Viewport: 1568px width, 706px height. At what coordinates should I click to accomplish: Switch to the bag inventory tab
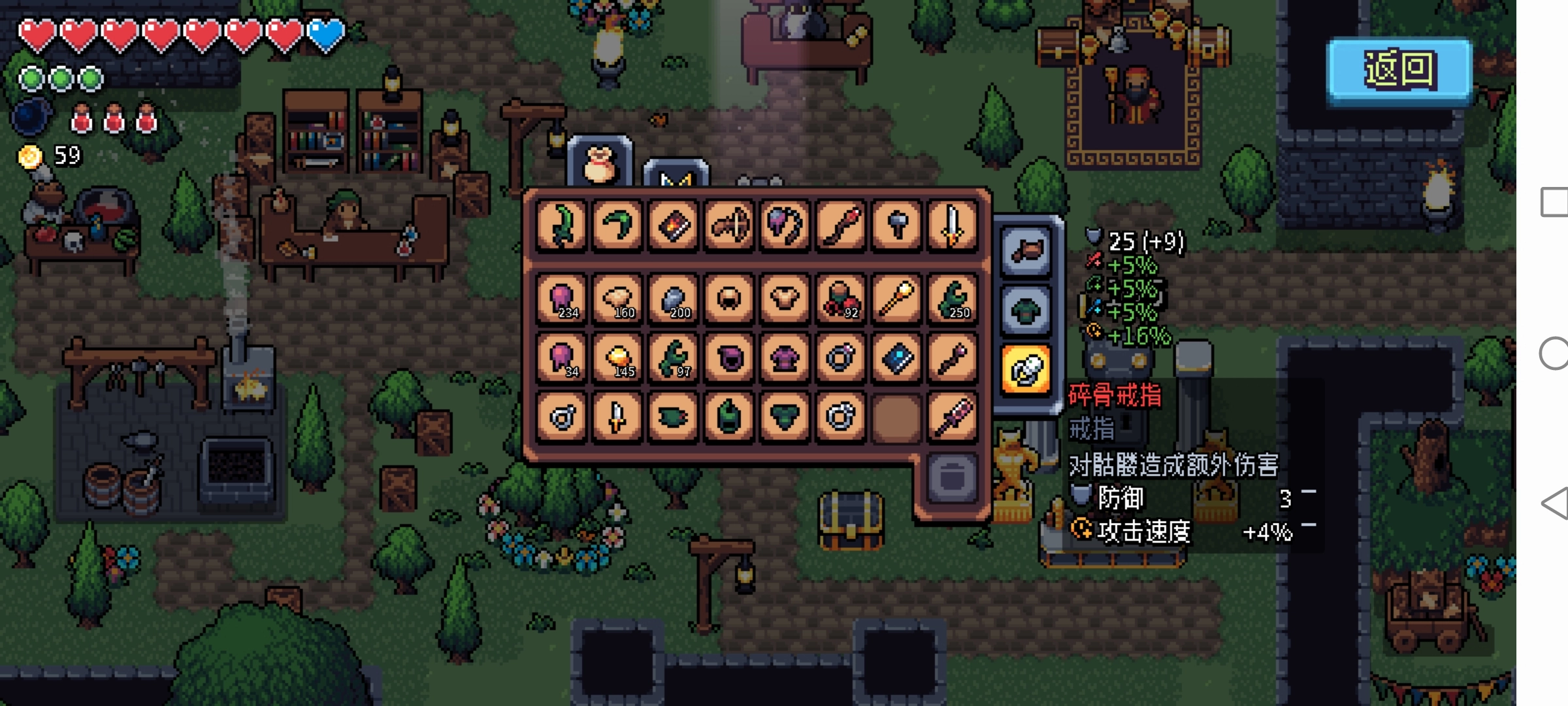coord(600,163)
